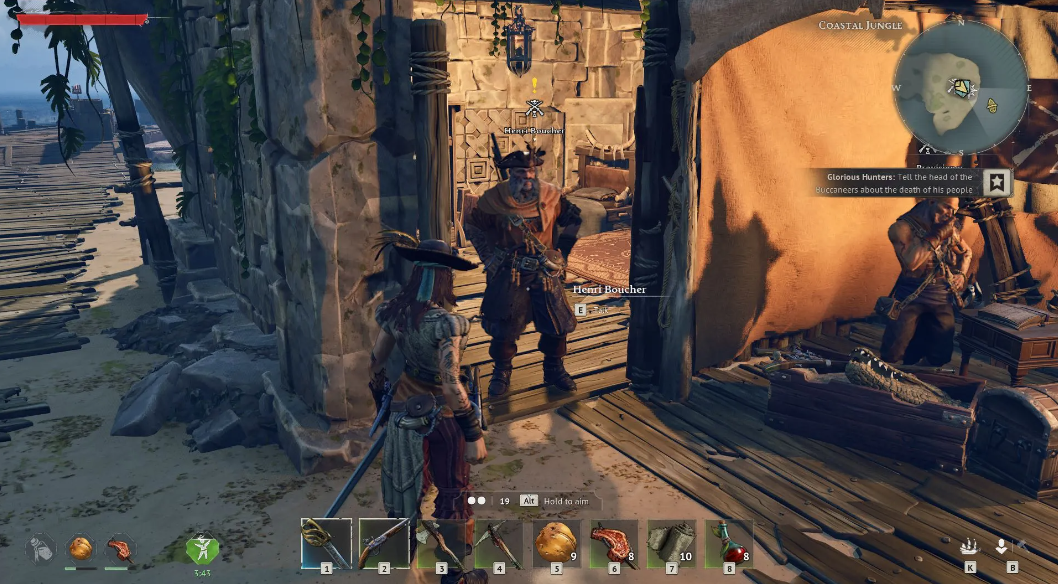Click the anchor icon above B
Screen dimensions: 1058x584
(1001, 547)
